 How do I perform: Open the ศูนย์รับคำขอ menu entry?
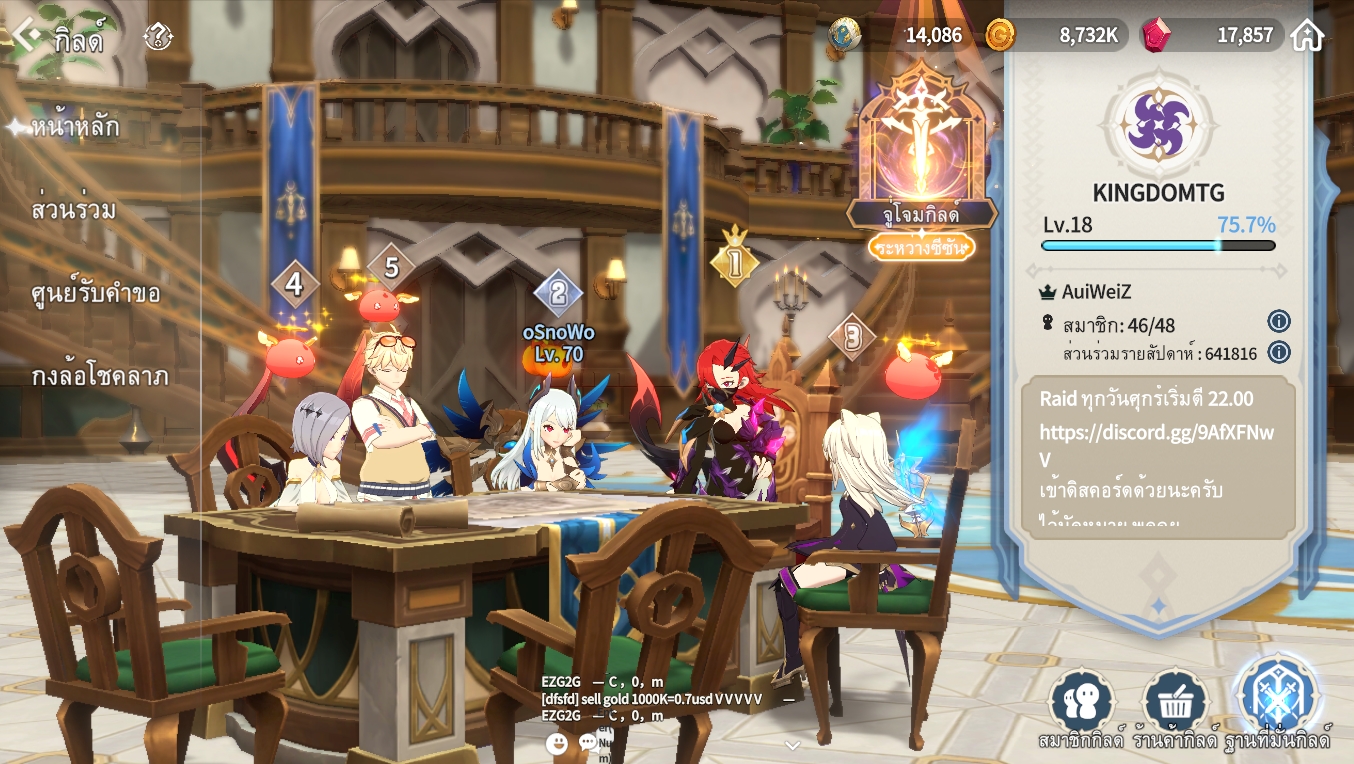[96, 293]
